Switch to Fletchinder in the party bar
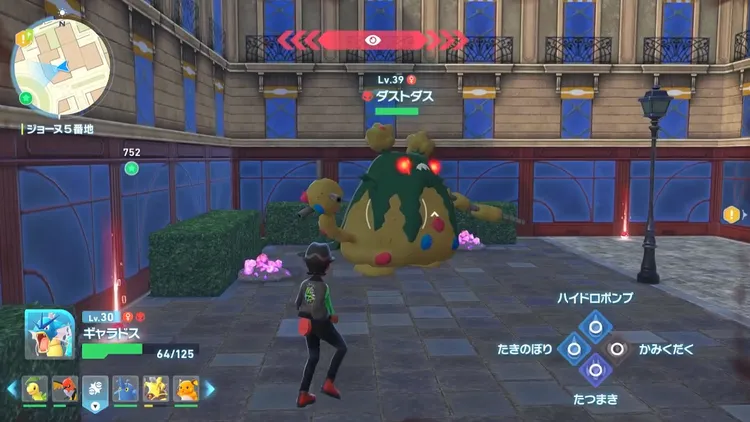The height and width of the screenshot is (422, 750). 65,389
